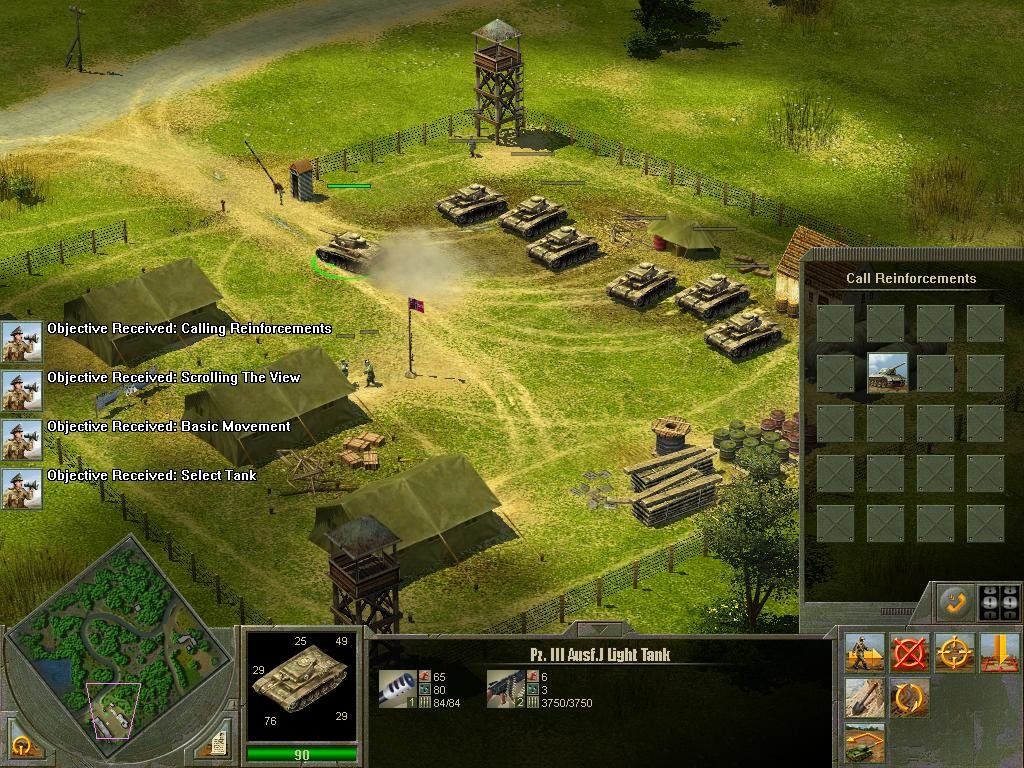Activate the soldier move order
The image size is (1024, 768).
[x=863, y=653]
